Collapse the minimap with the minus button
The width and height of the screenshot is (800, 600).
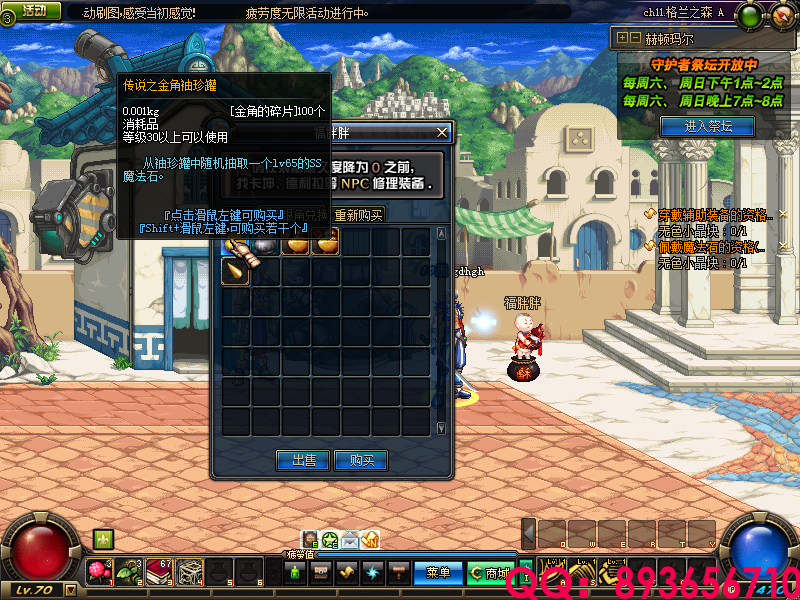[x=635, y=37]
